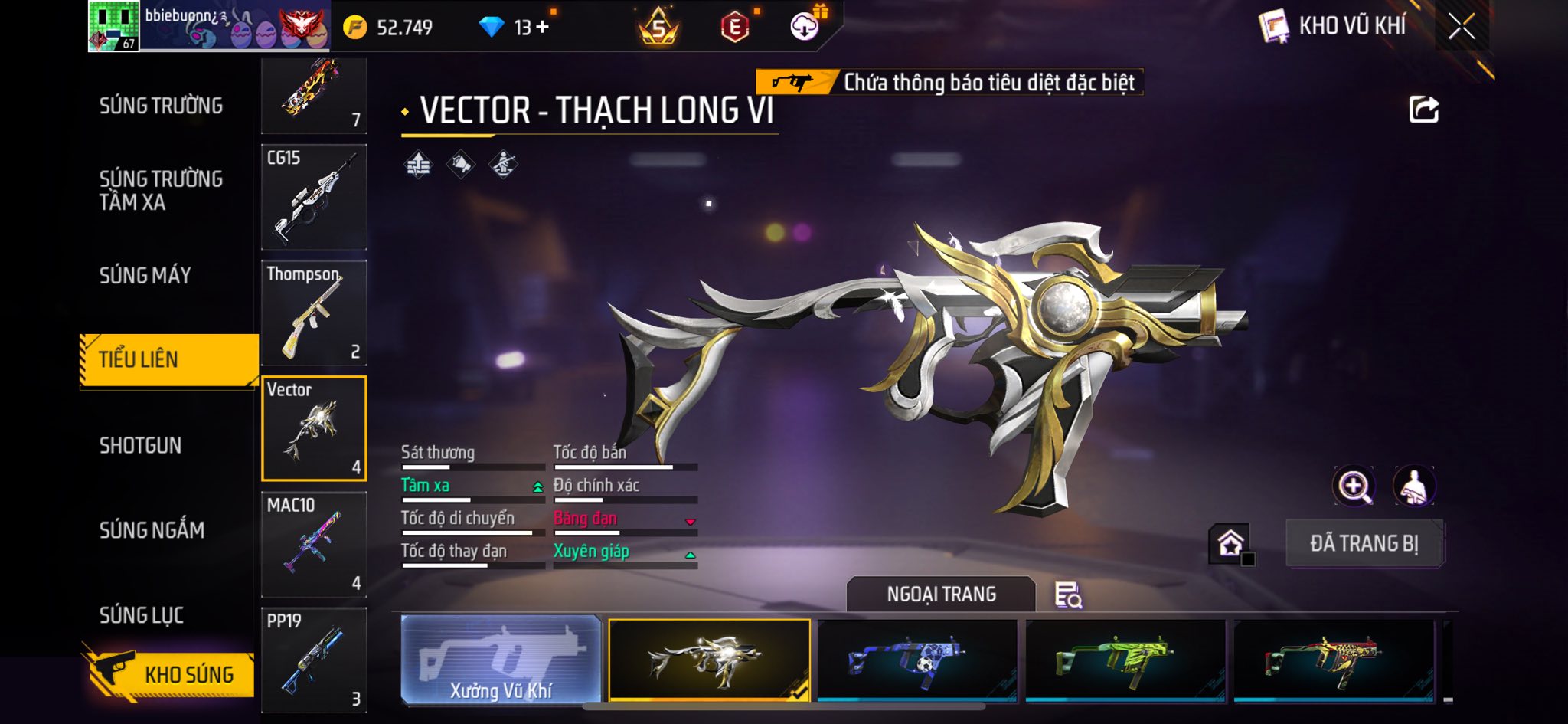This screenshot has height=724, width=1568.
Task: Choose the Shotgun category
Action: click(x=140, y=445)
